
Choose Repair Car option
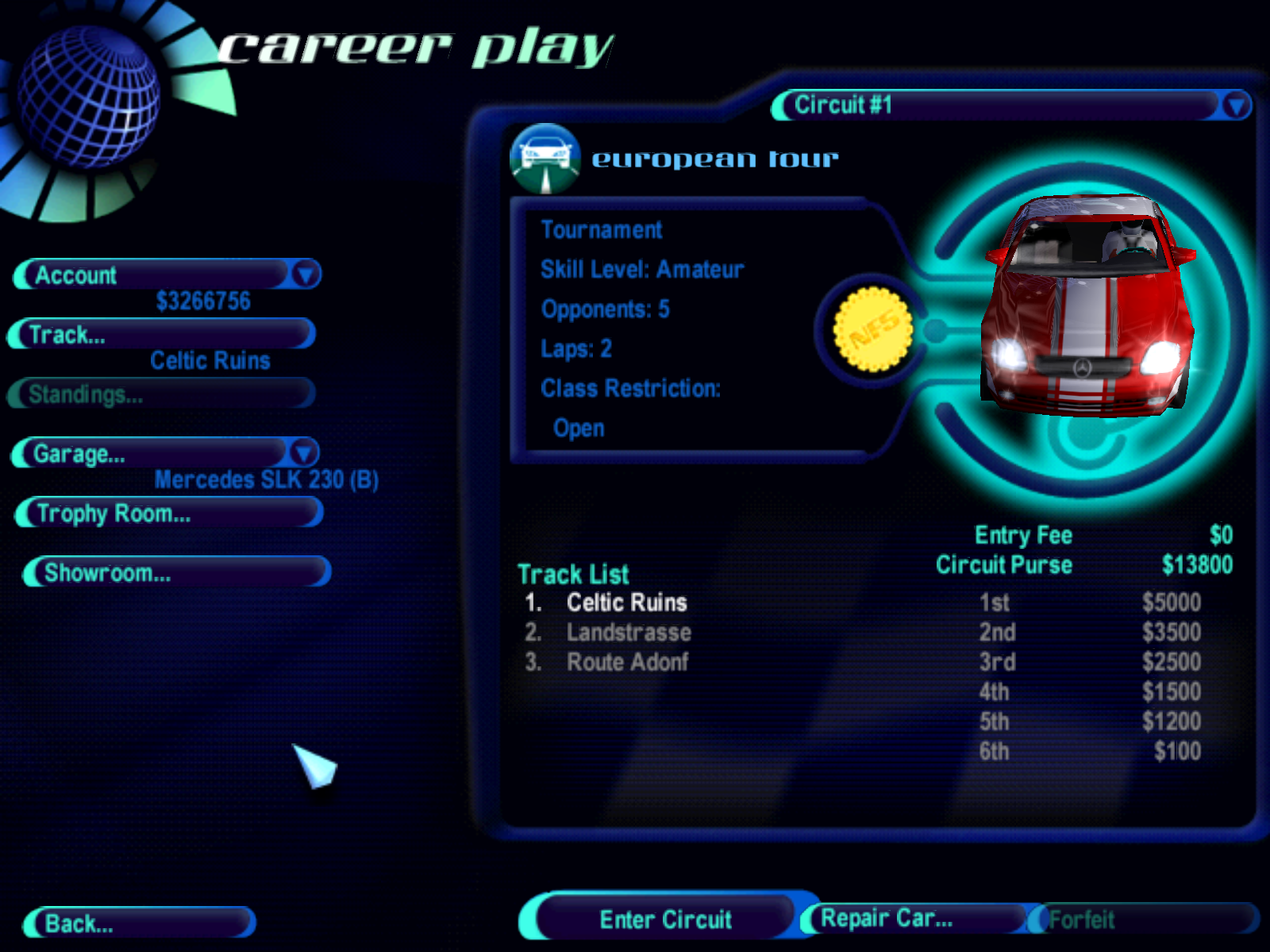pyautogui.click(x=913, y=919)
